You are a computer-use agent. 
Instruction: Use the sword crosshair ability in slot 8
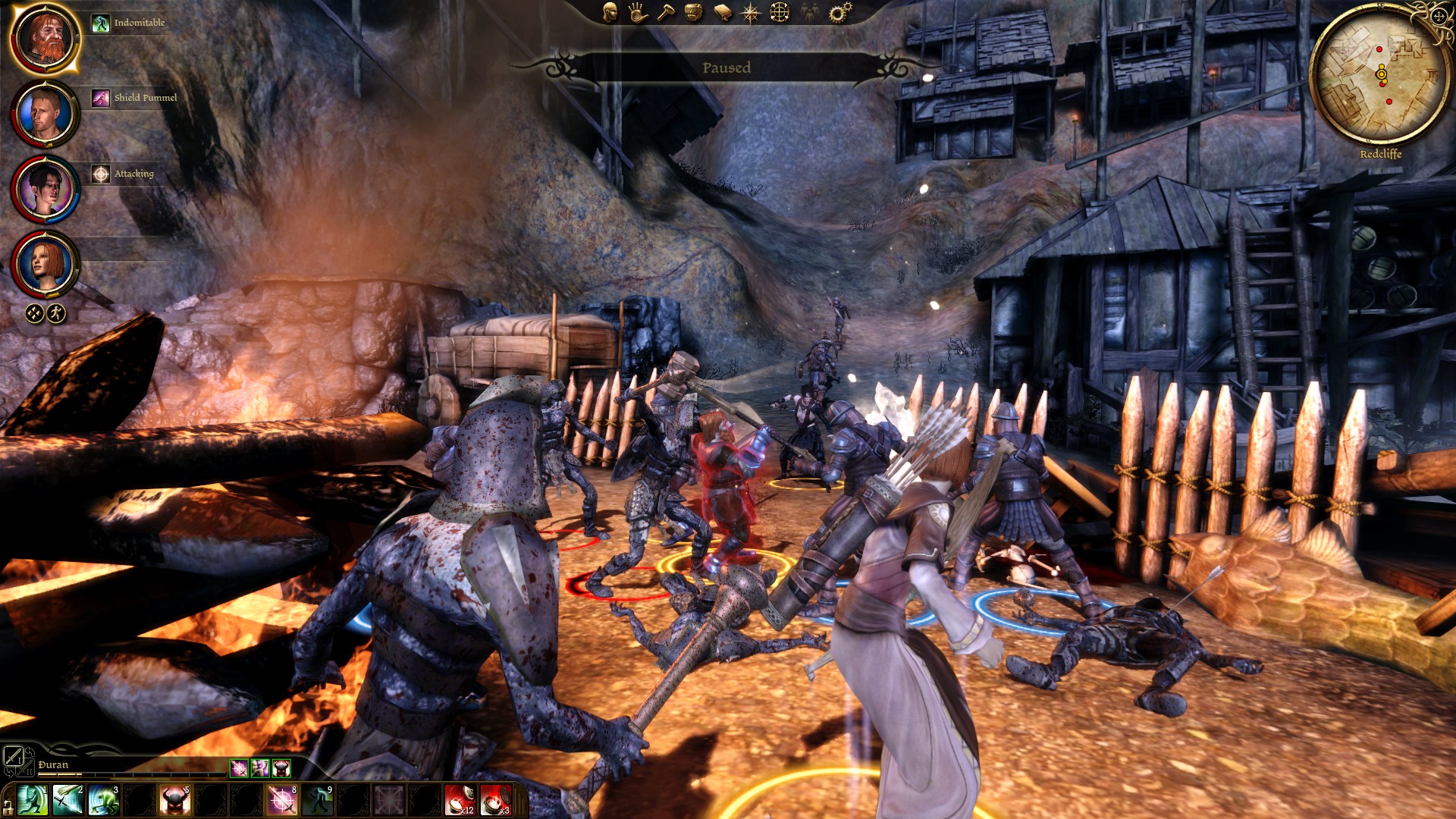tap(282, 801)
